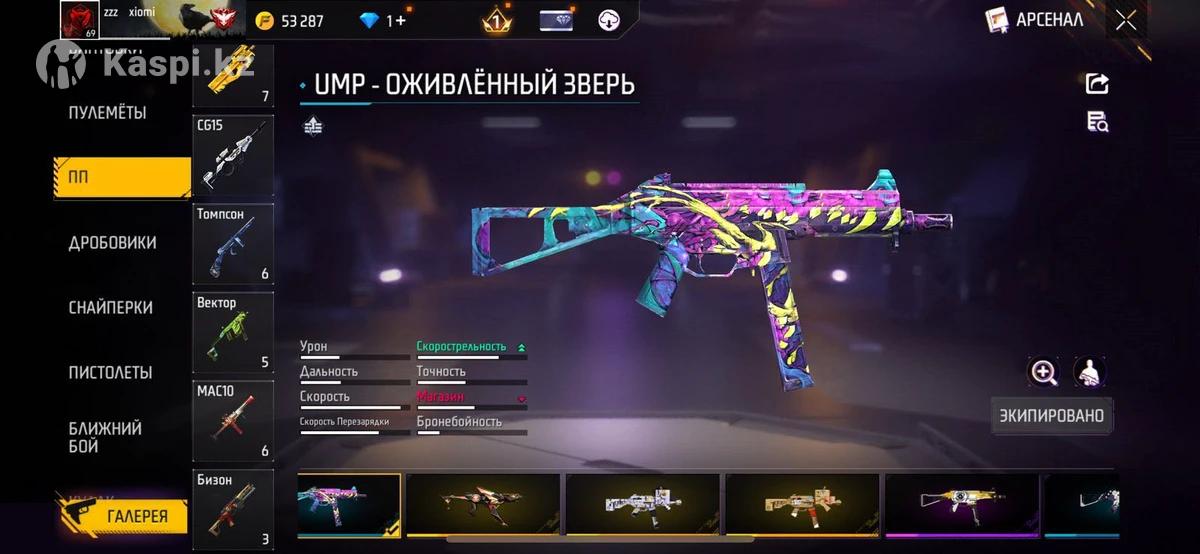Select the MAC10 weapon slot
1200x554 pixels.
pos(233,420)
